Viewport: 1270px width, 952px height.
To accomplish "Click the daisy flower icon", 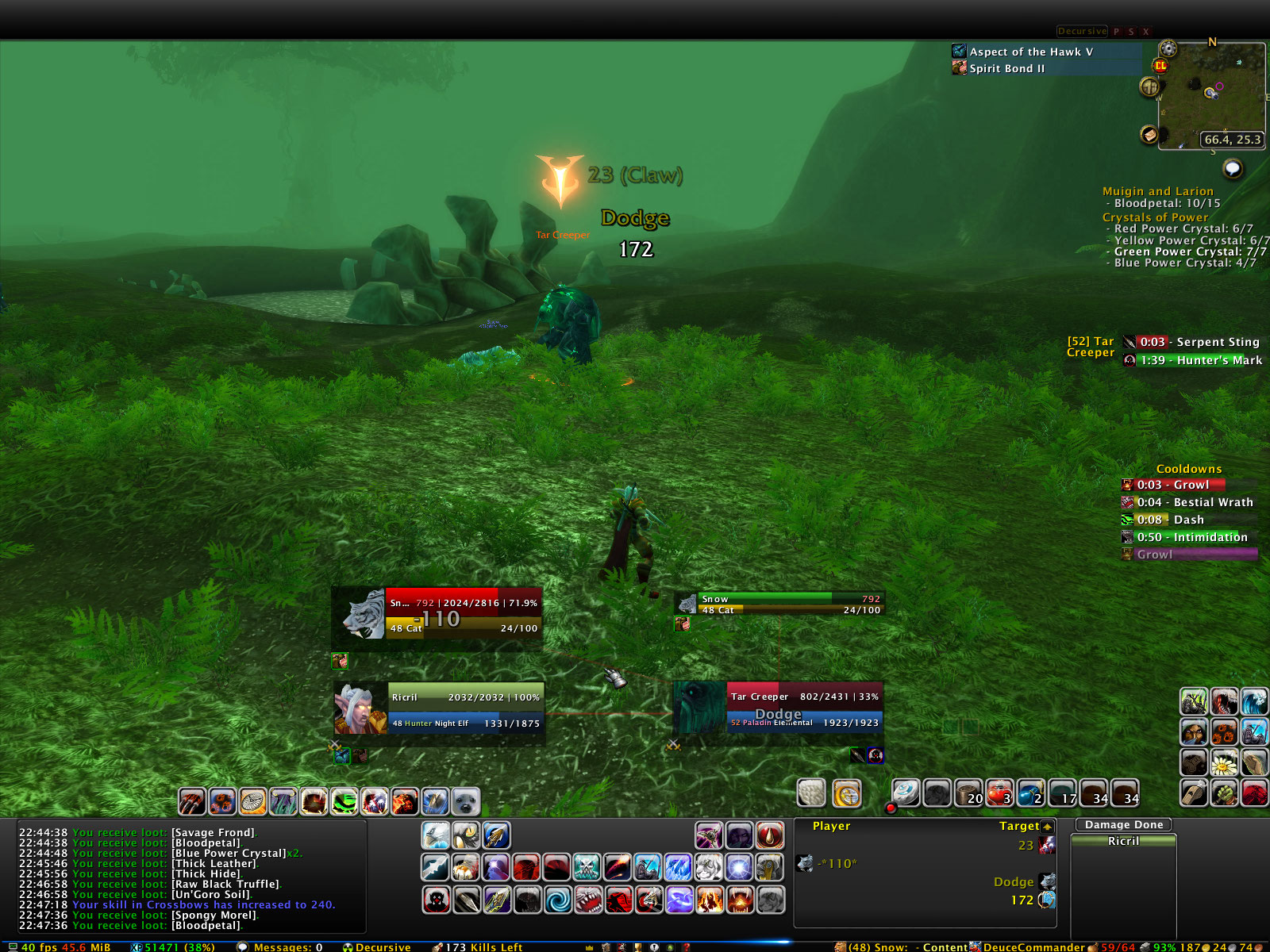I will 1224,762.
